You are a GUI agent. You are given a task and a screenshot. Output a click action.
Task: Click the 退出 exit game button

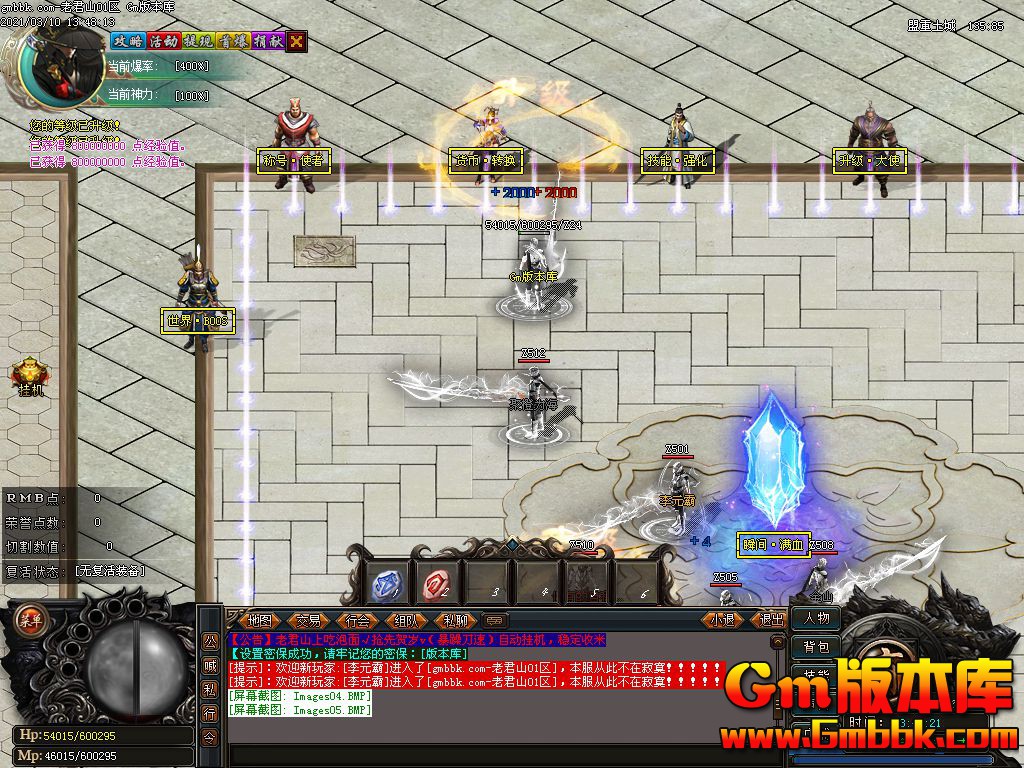tap(771, 620)
